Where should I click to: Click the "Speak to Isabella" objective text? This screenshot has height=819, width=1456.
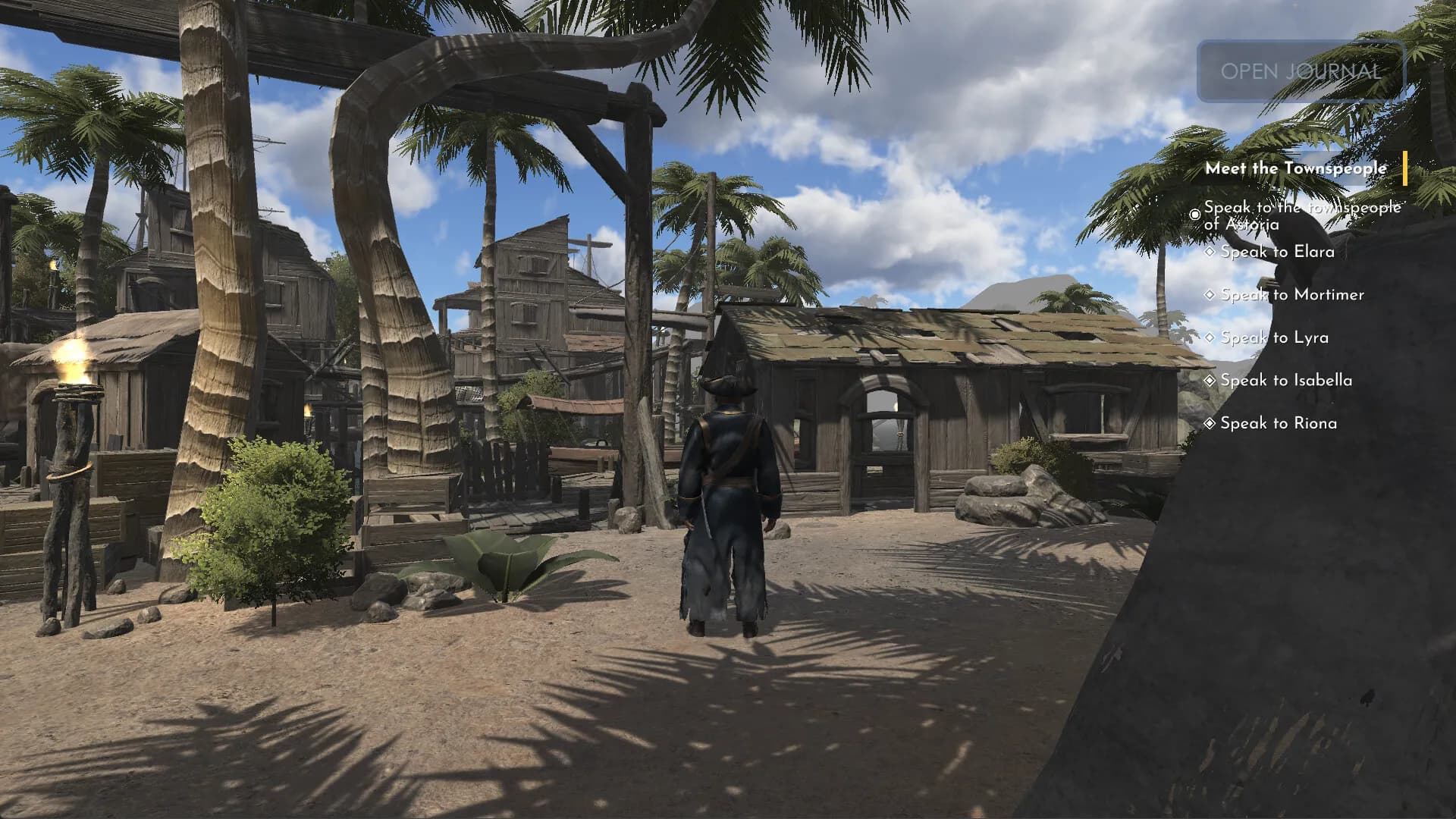1287,380
